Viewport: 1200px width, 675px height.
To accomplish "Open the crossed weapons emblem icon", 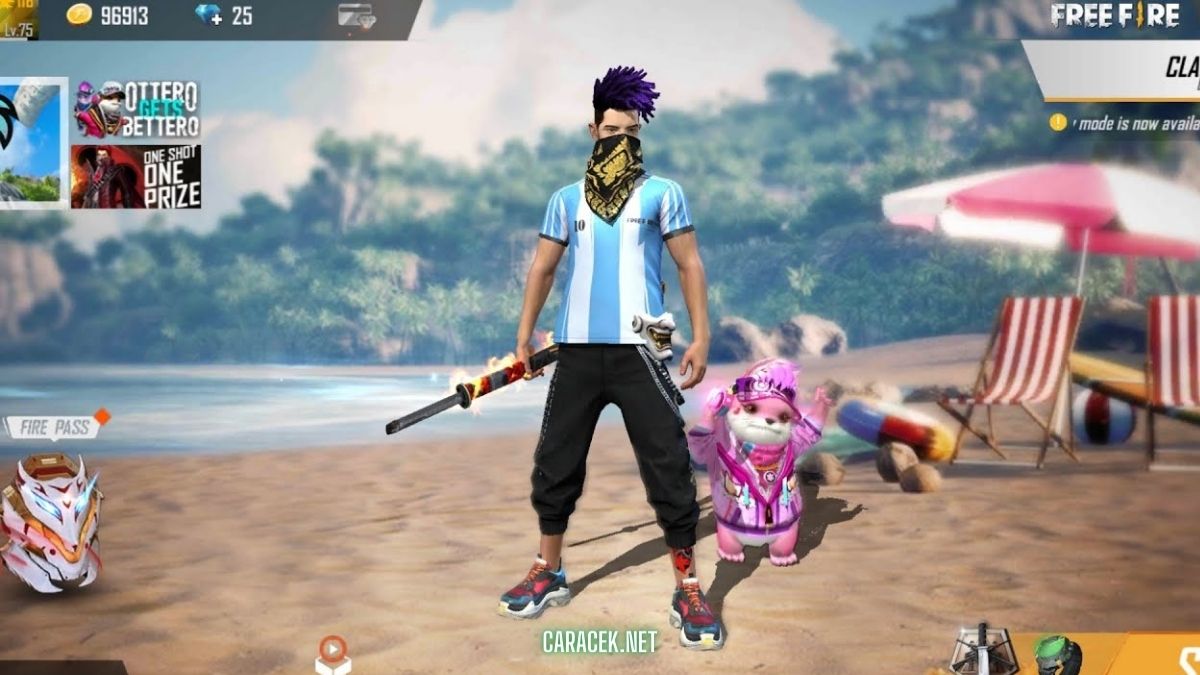I will [981, 652].
